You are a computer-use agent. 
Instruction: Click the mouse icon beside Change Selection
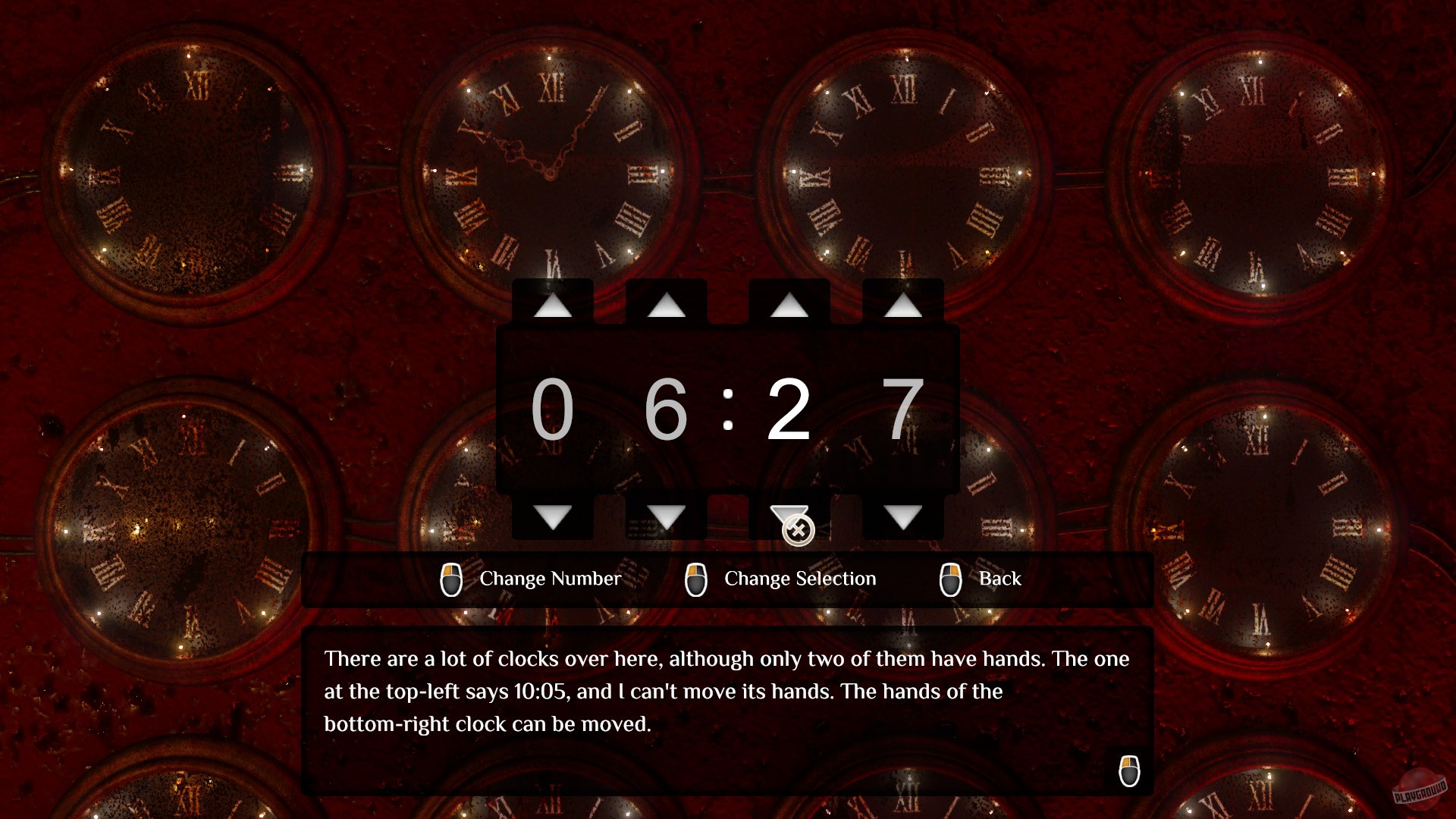coord(696,579)
